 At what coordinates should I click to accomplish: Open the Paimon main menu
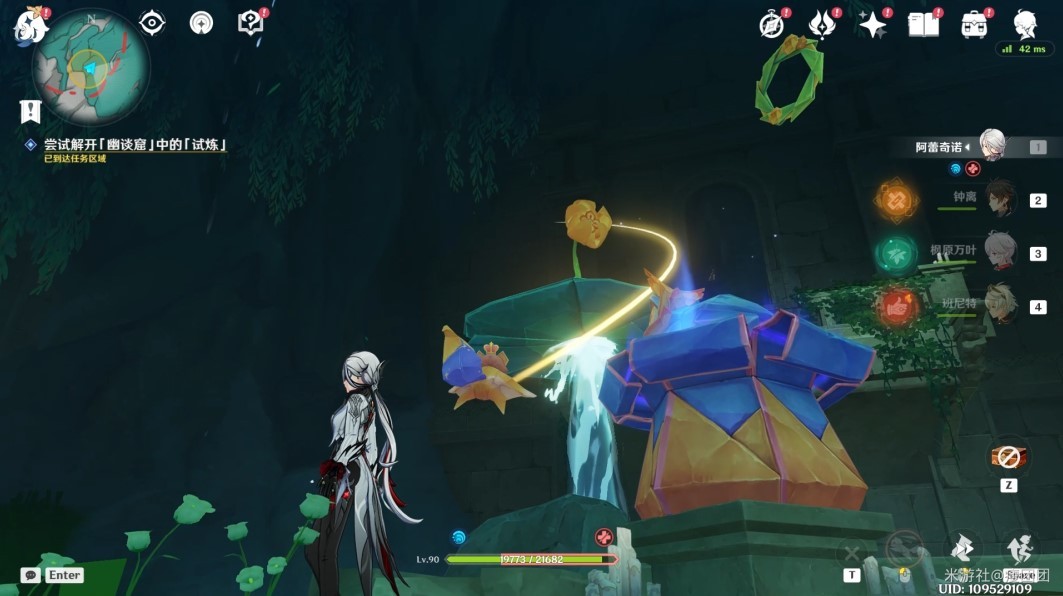coord(30,24)
